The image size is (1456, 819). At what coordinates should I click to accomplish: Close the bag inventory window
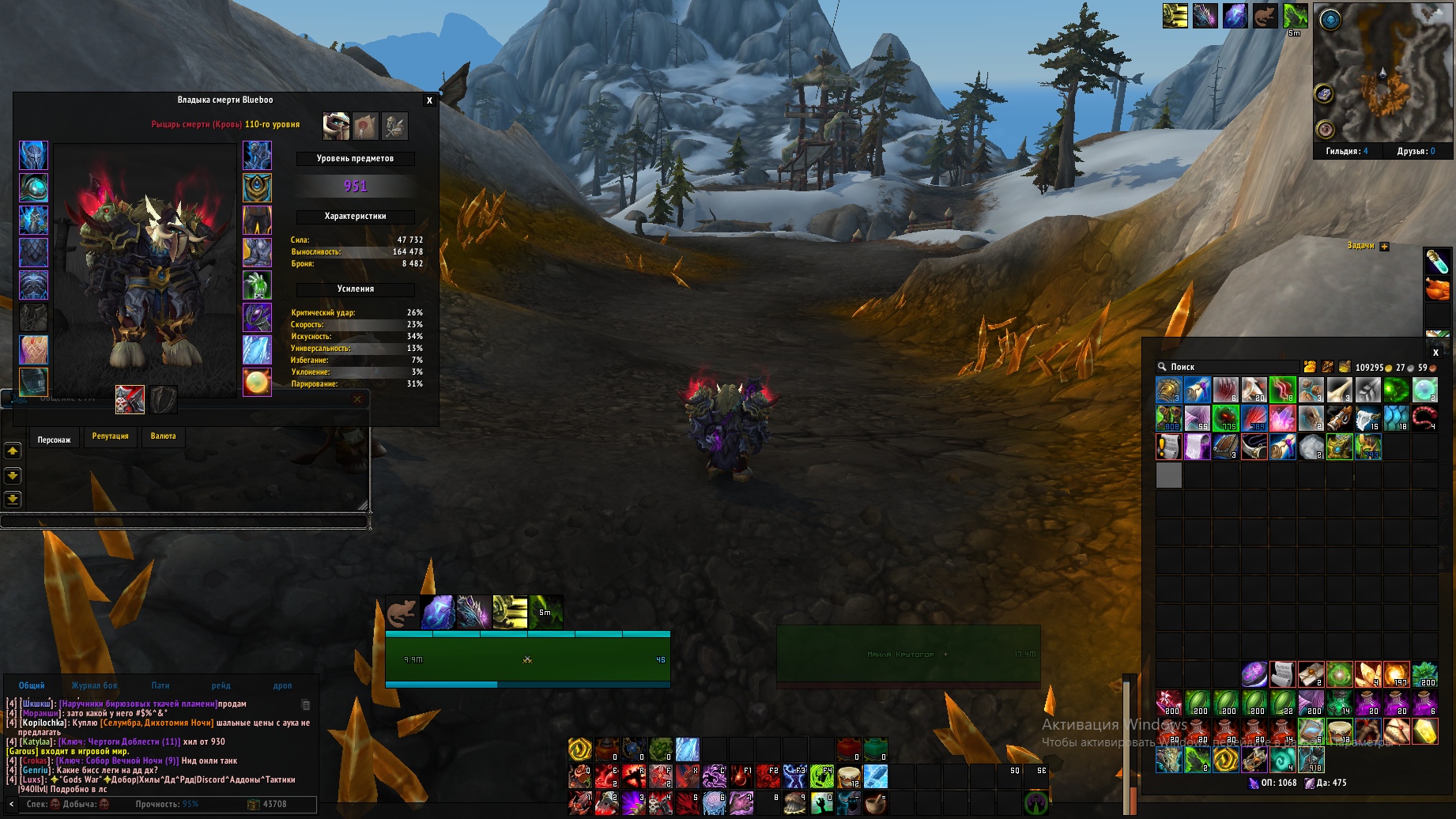coord(1435,353)
